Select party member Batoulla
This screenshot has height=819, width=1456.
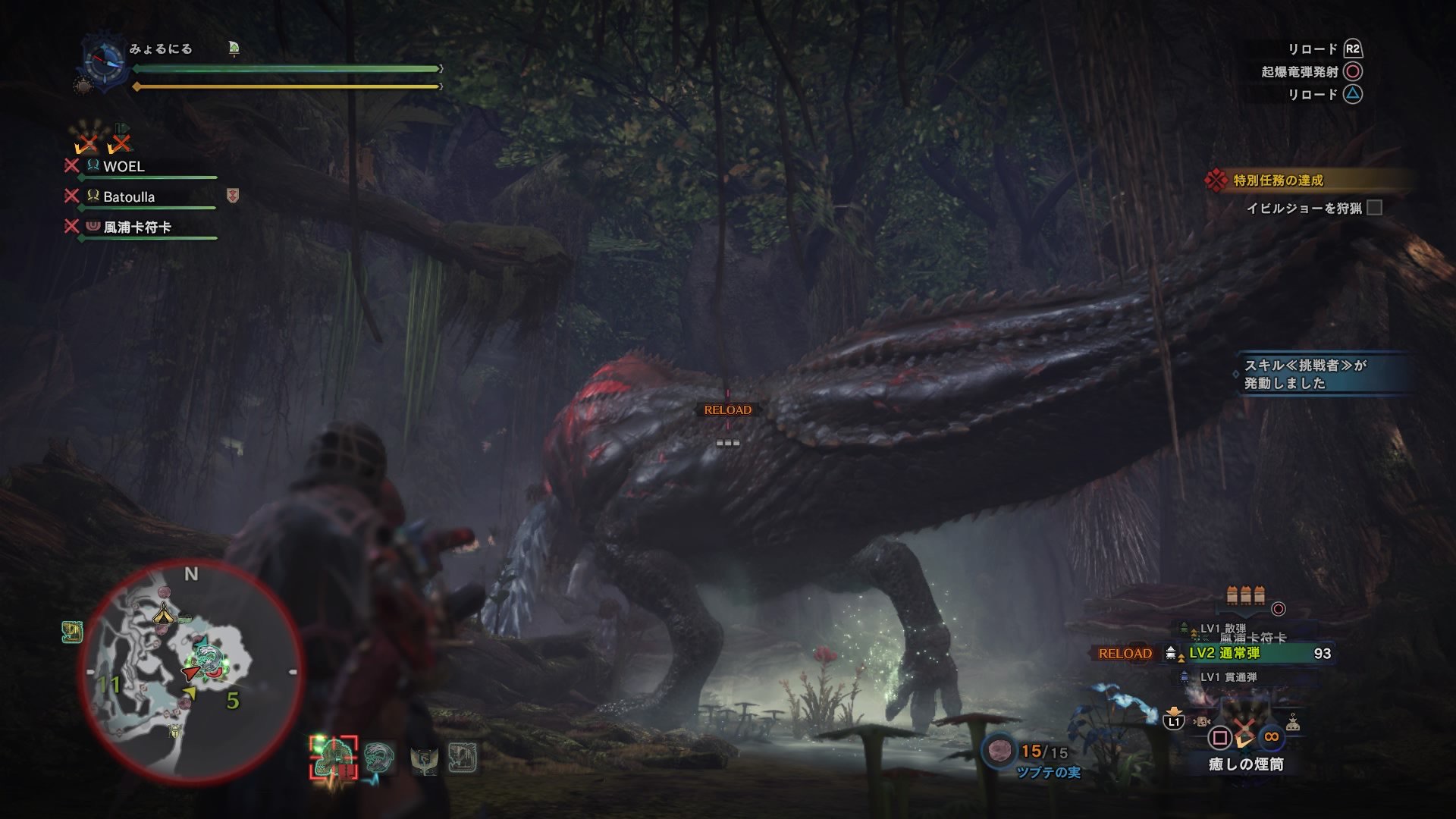[x=129, y=197]
